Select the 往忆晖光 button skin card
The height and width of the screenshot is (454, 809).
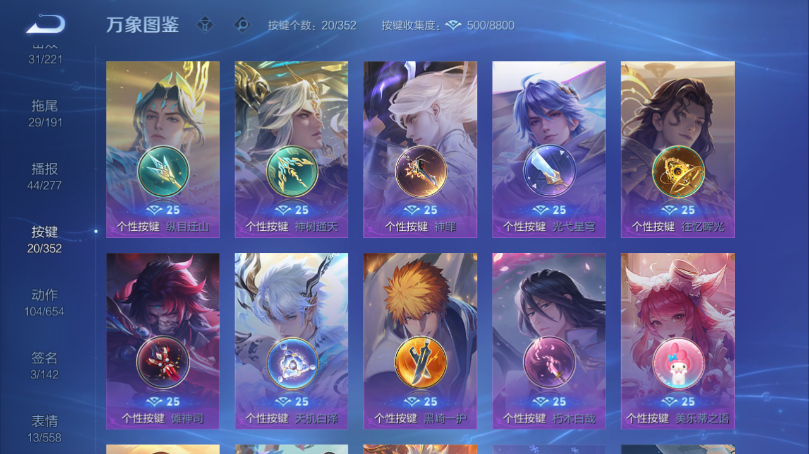pos(678,148)
